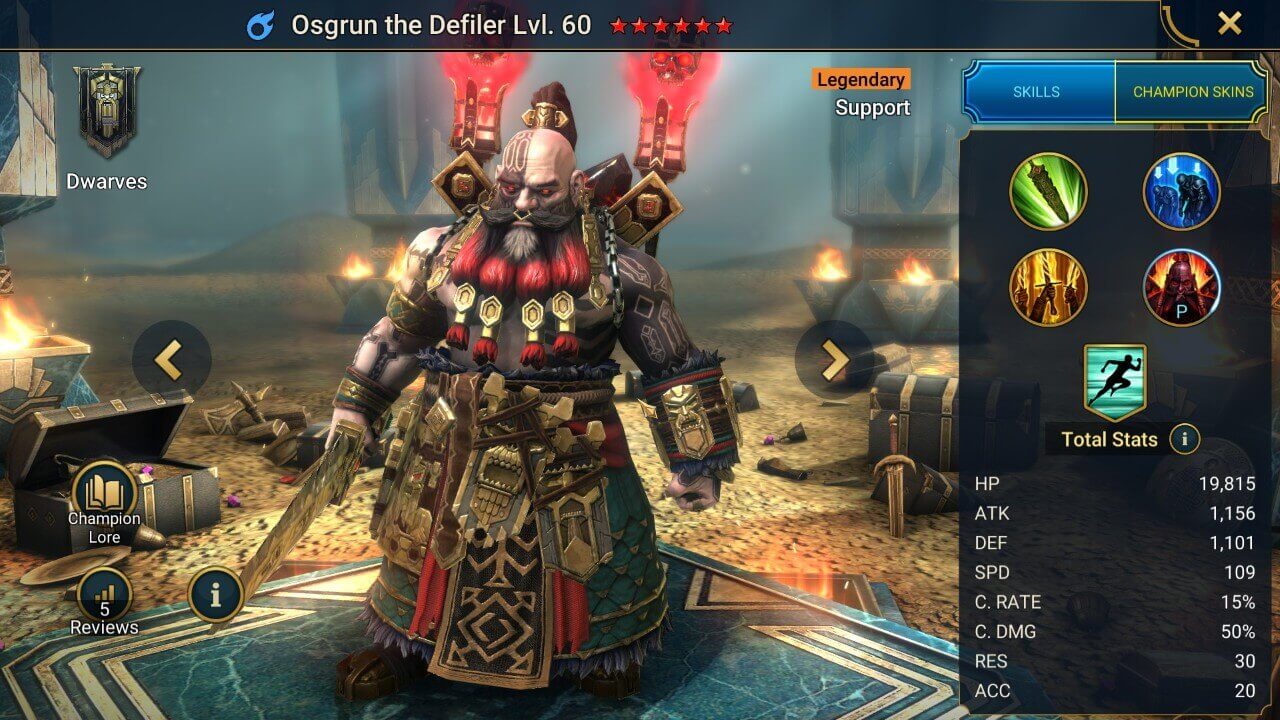1280x720 pixels.
Task: Select the red passive skill icon
Action: pos(1181,287)
